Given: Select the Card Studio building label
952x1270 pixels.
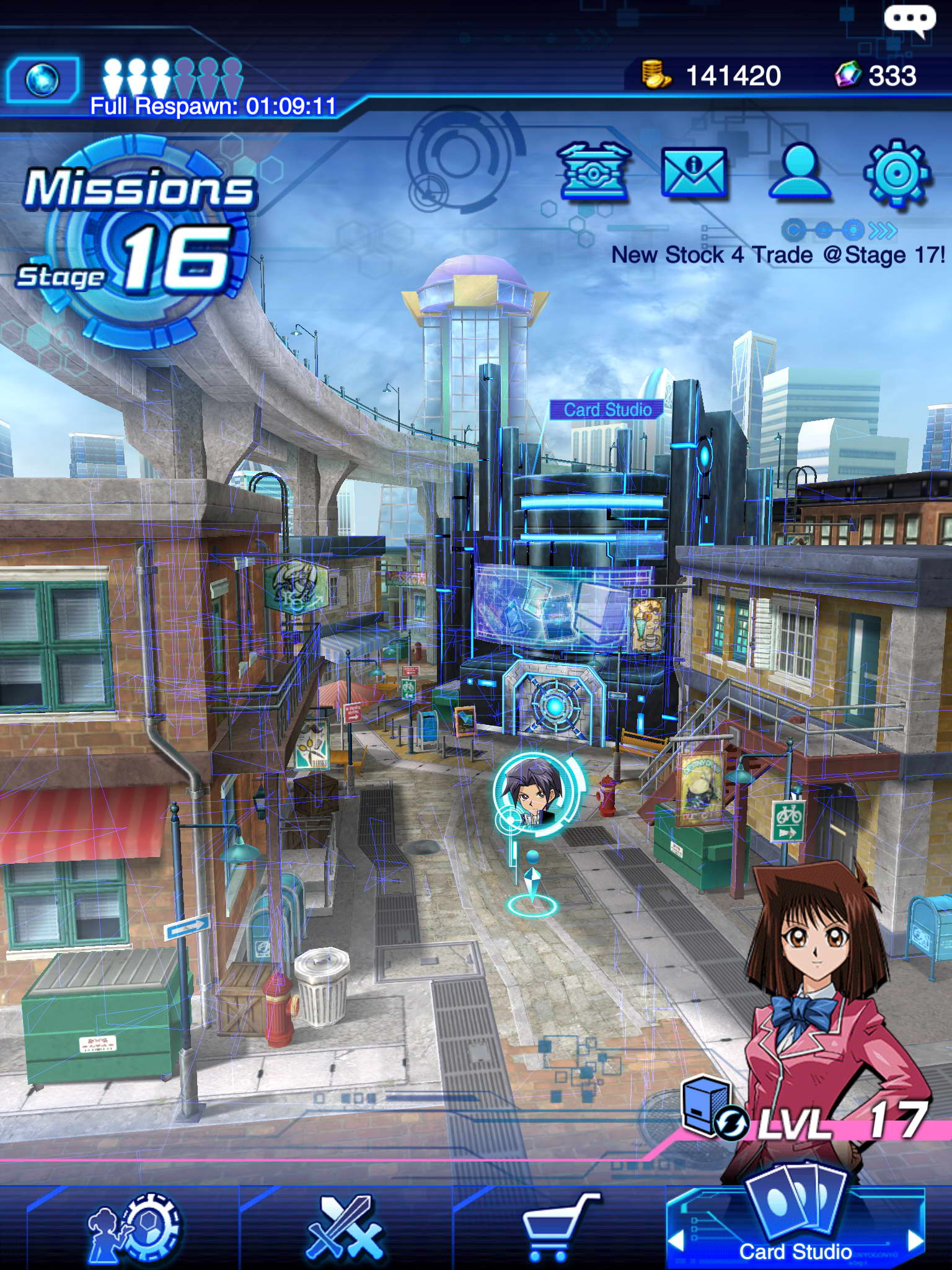Looking at the screenshot, I should coord(607,409).
